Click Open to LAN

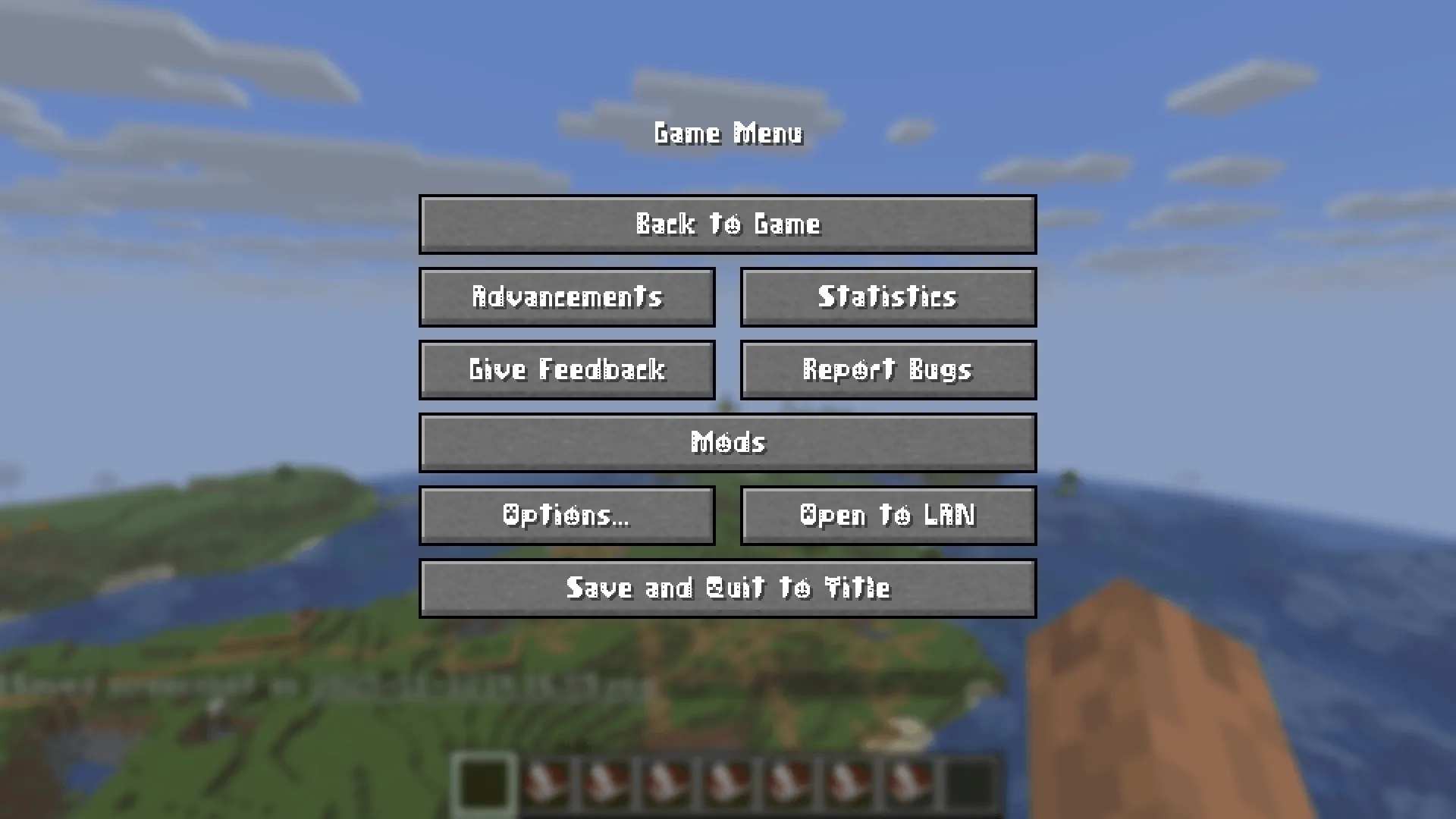click(x=887, y=516)
